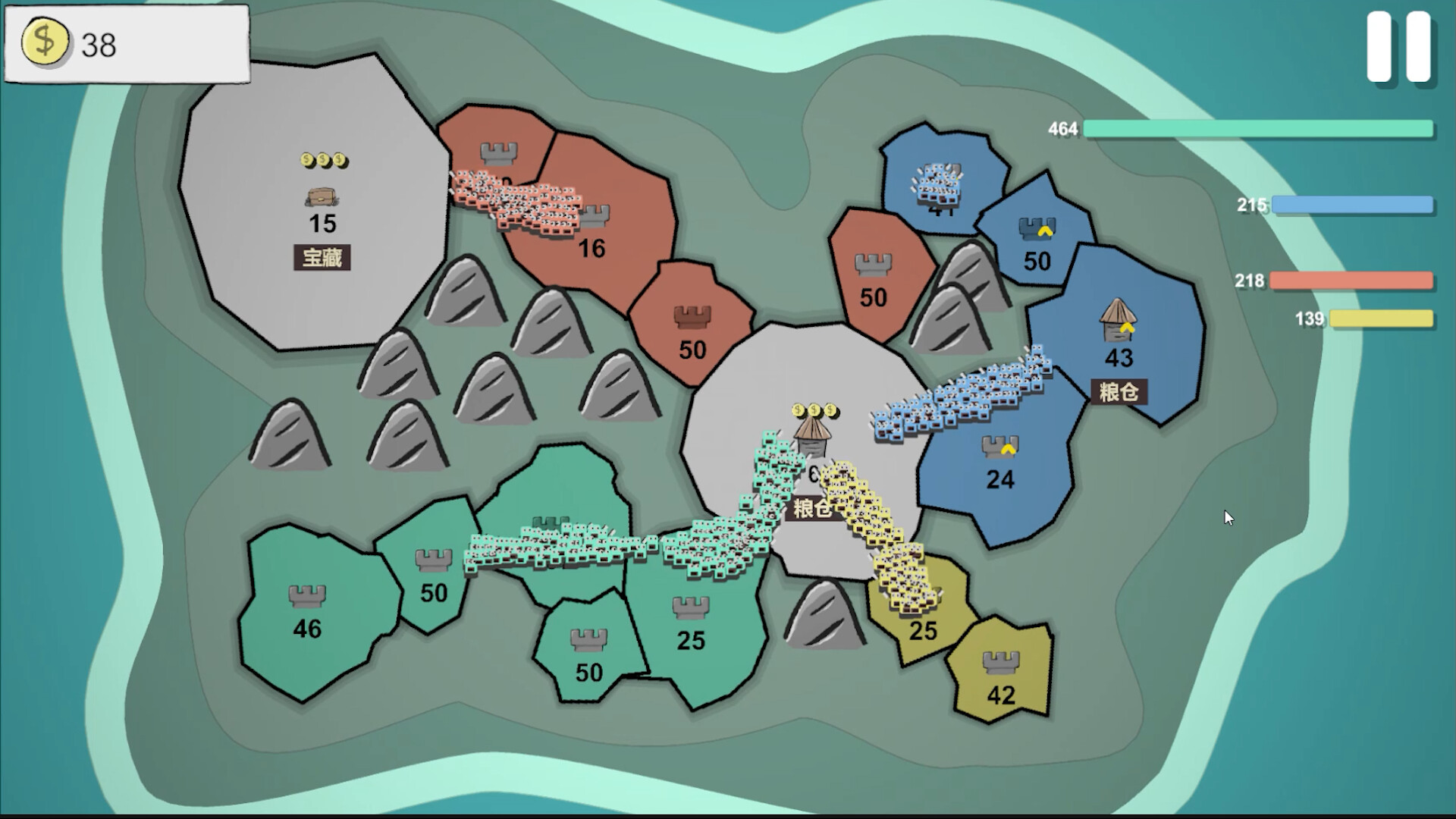Select the blue granary hut labeled 粮仓 43
This screenshot has height=819, width=1456.
point(1116,320)
